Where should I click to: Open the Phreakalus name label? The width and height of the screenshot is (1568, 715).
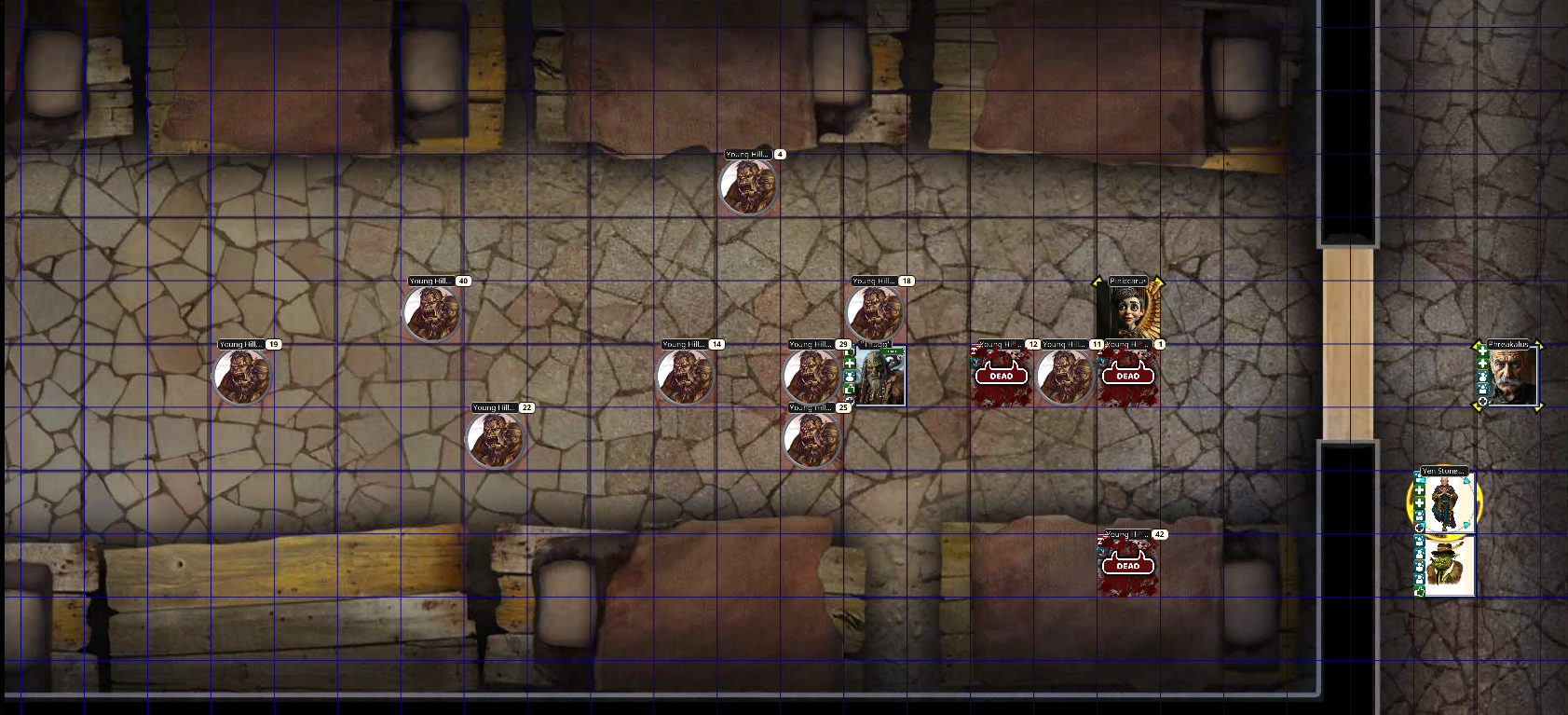[1509, 343]
